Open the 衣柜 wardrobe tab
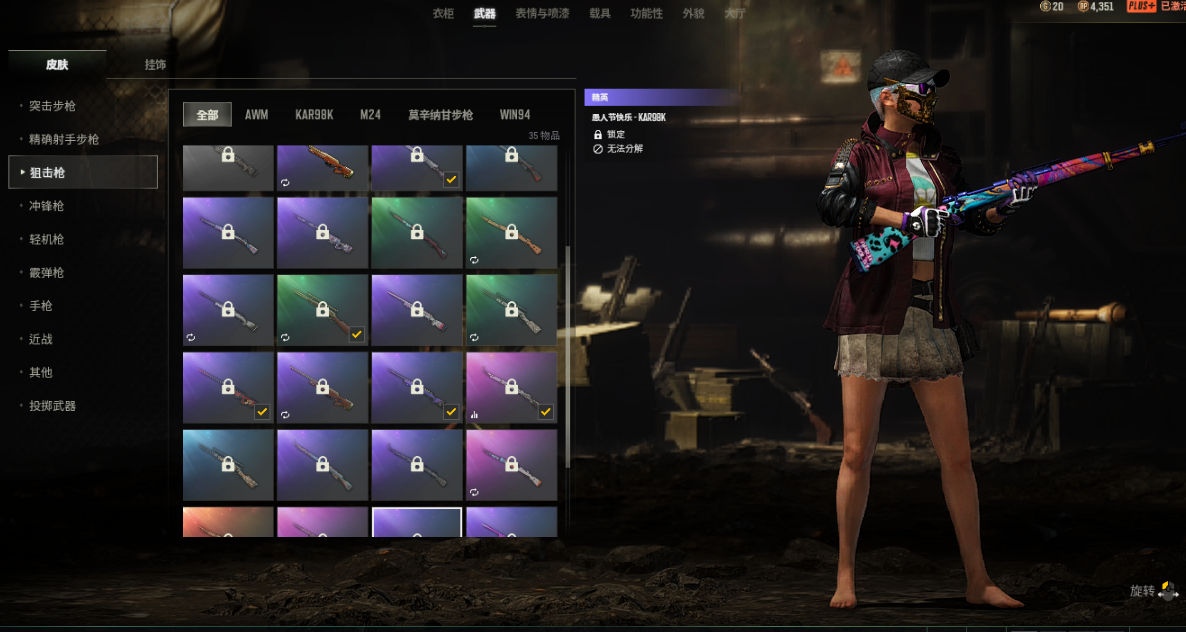This screenshot has height=632, width=1186. [x=443, y=14]
